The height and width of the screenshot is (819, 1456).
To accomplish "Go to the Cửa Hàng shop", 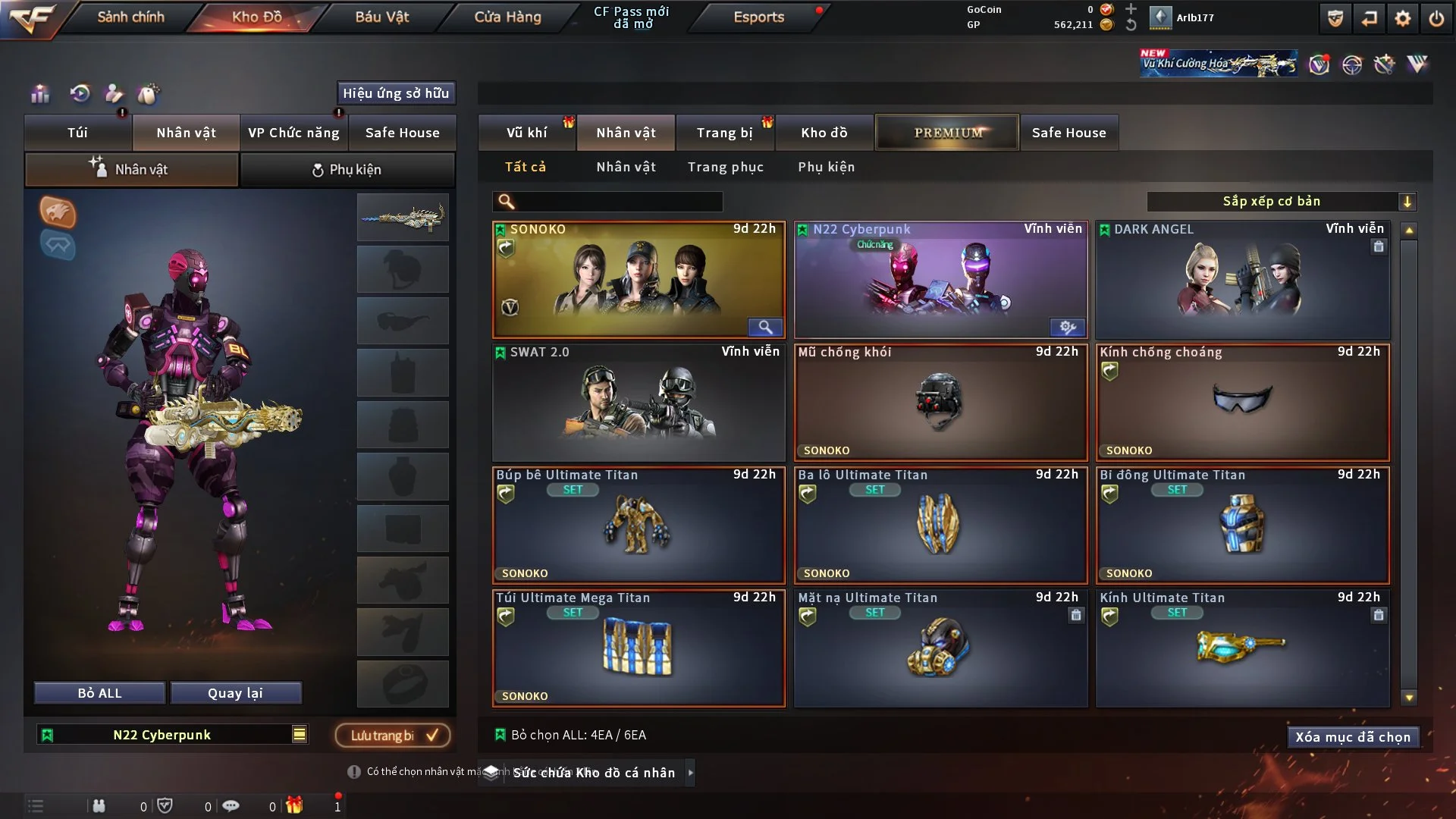I will click(507, 17).
